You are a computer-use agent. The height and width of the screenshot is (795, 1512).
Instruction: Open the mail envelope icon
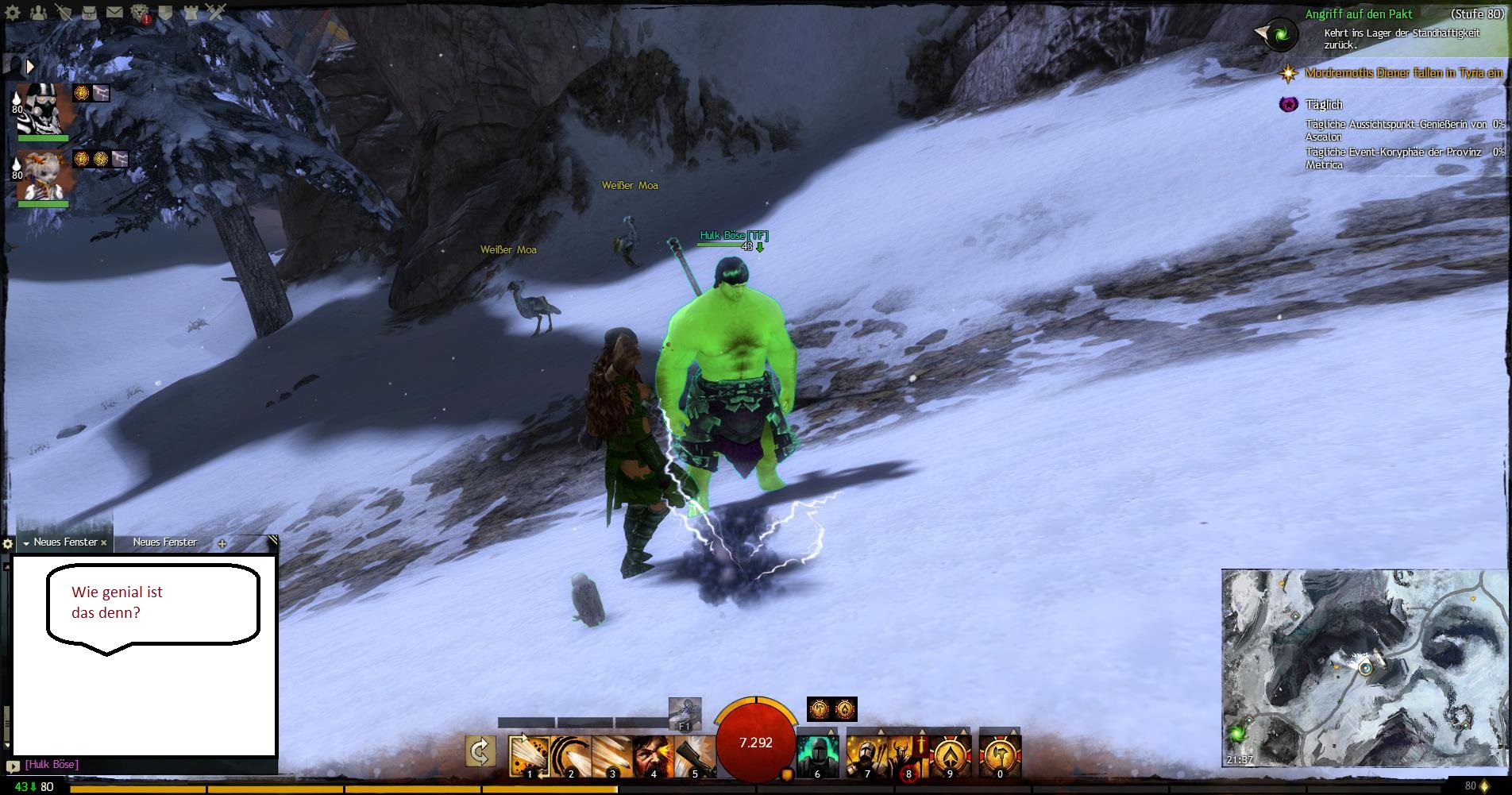114,12
